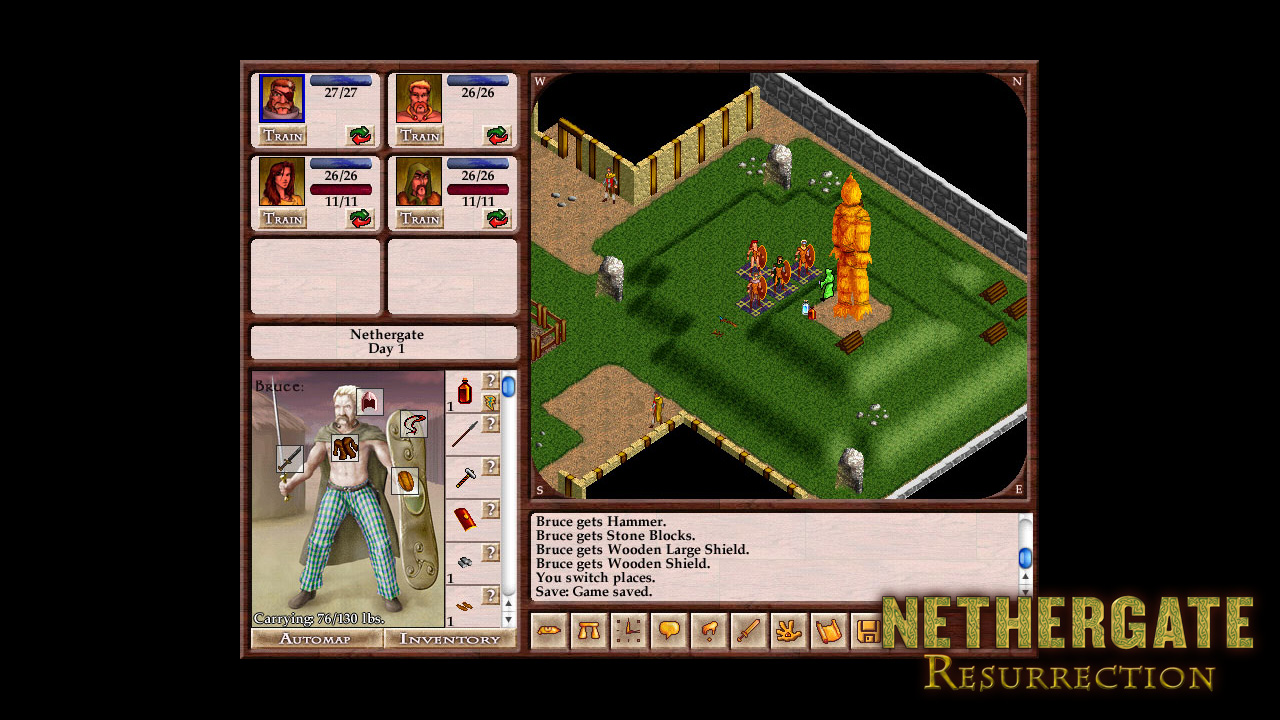Image resolution: width=1280 pixels, height=720 pixels.
Task: Save the game using the floppy disk icon
Action: 866,630
